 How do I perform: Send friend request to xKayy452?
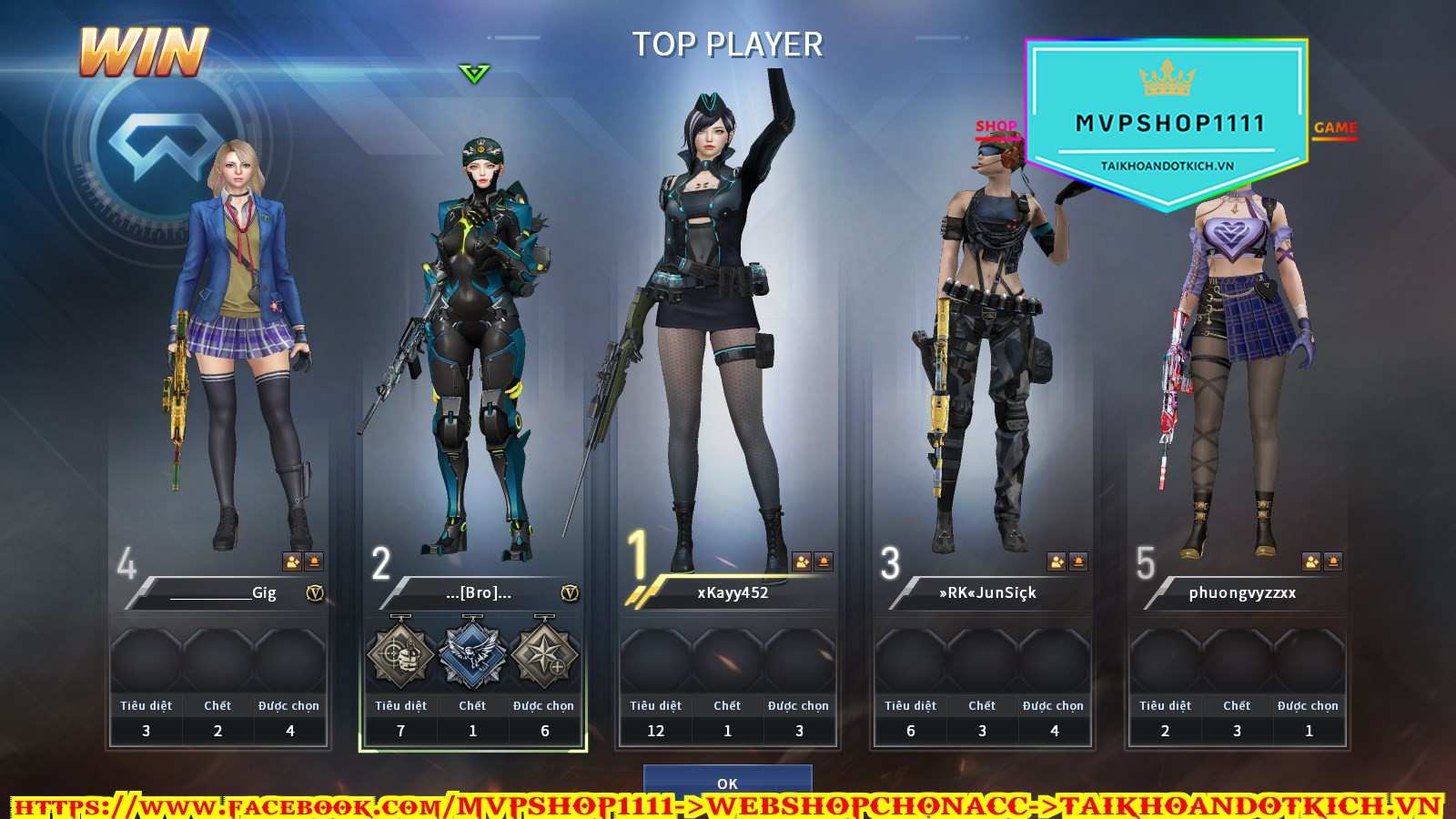(x=802, y=561)
